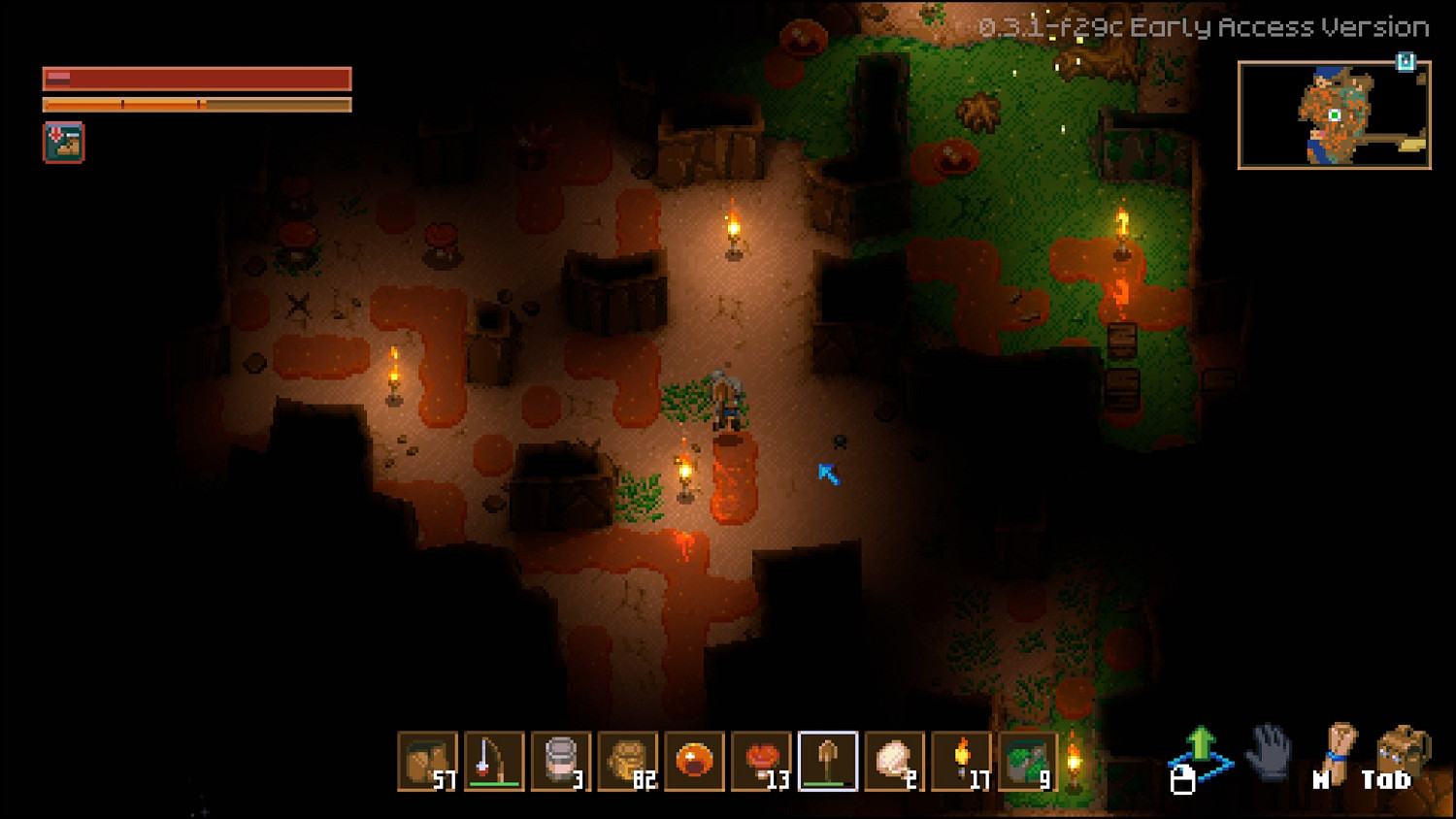Viewport: 1456px width, 819px height.
Task: Click the grey glove interact icon
Action: 1269,753
